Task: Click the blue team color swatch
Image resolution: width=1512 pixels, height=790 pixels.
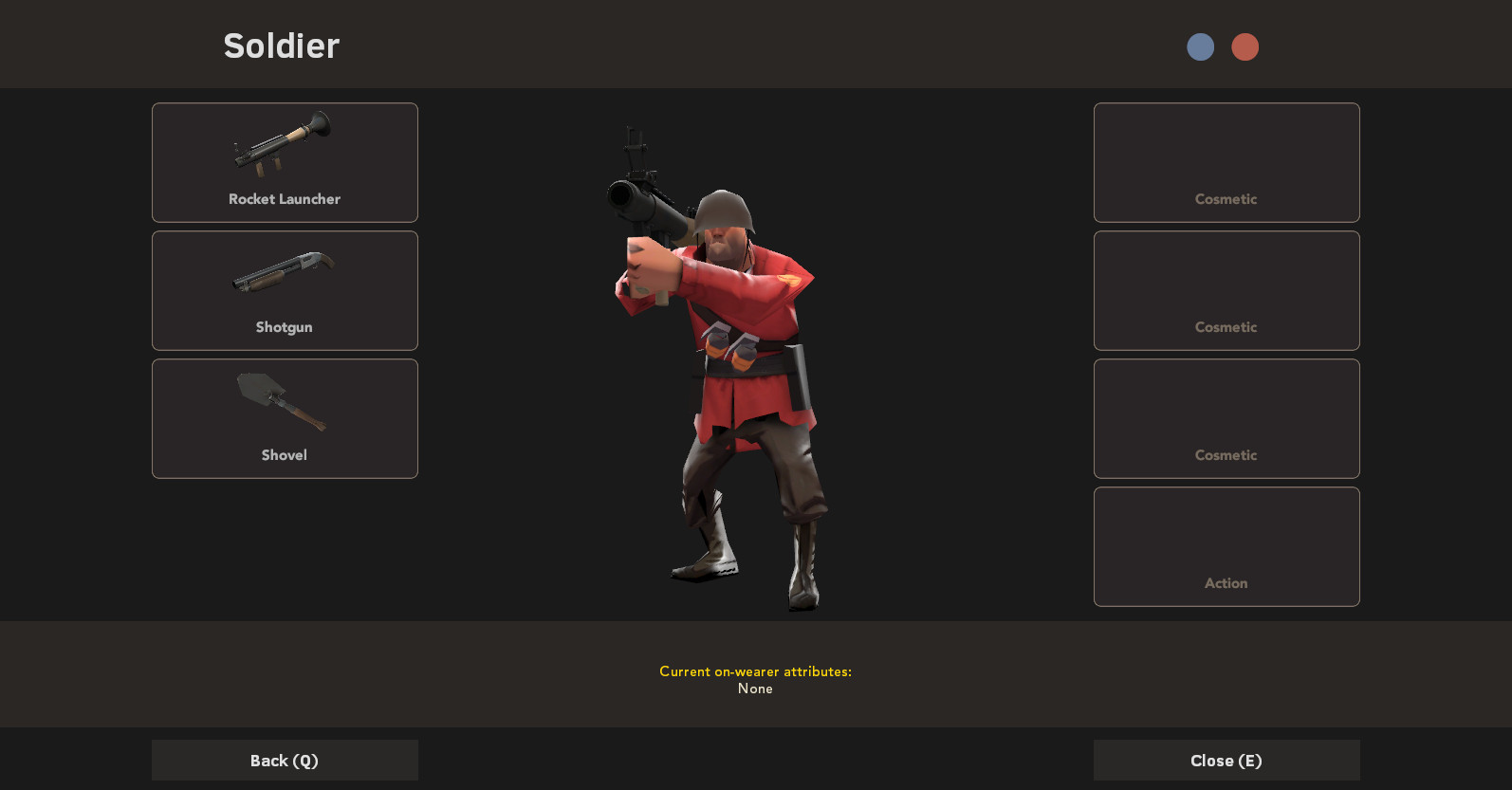Action: point(1200,46)
